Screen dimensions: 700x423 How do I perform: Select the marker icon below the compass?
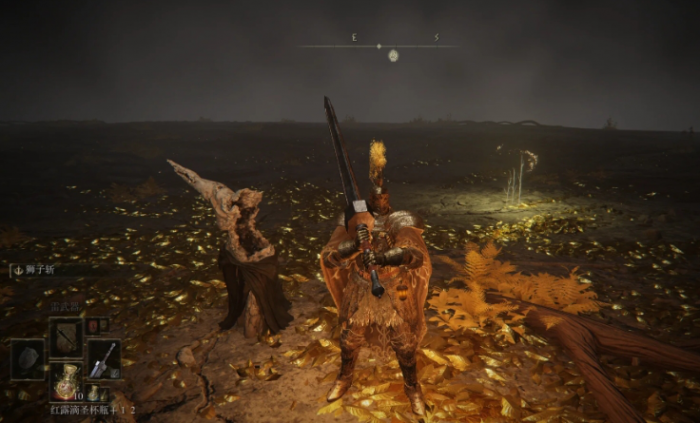pyautogui.click(x=393, y=56)
